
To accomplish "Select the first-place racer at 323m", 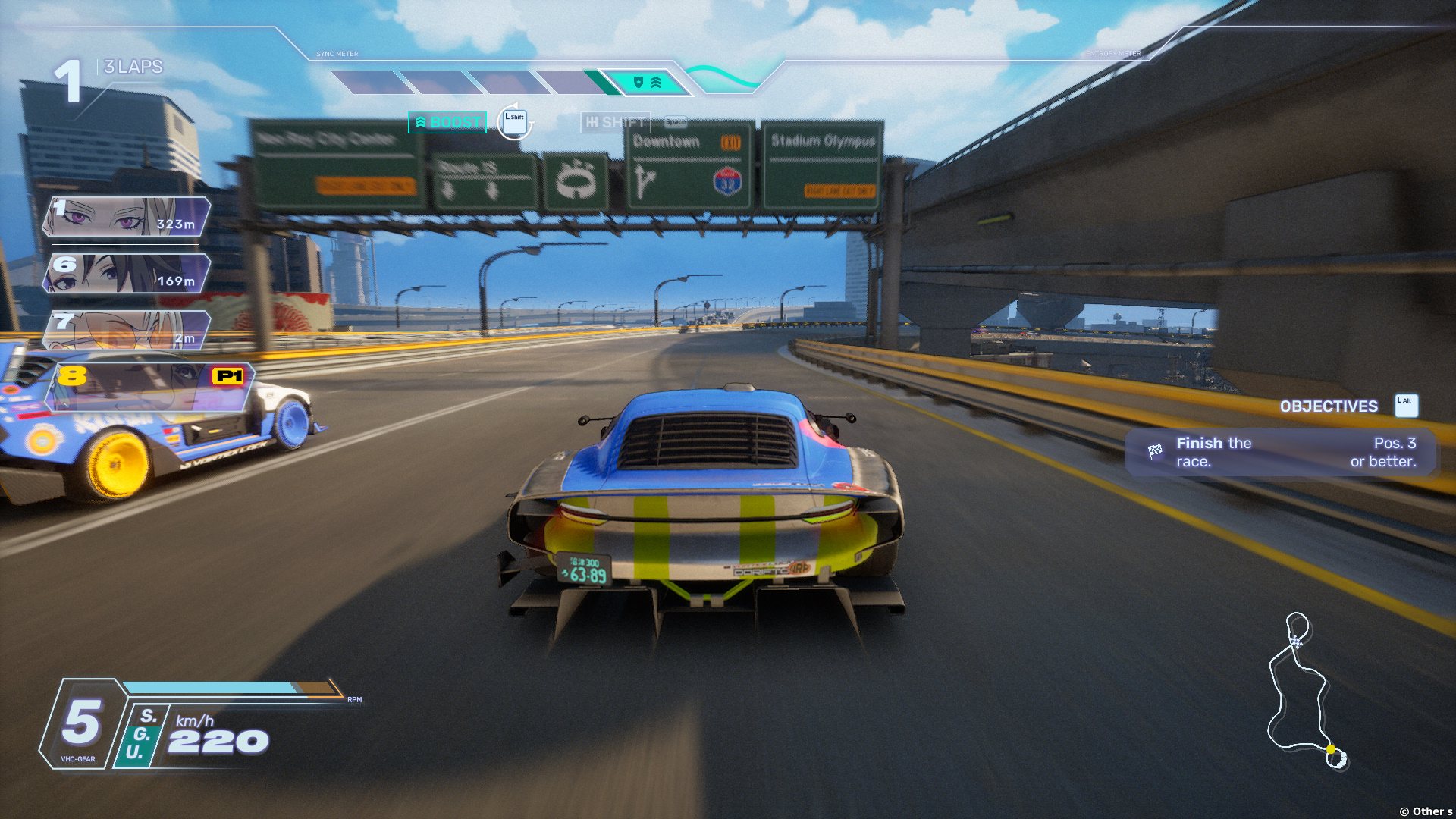I will coord(127,217).
